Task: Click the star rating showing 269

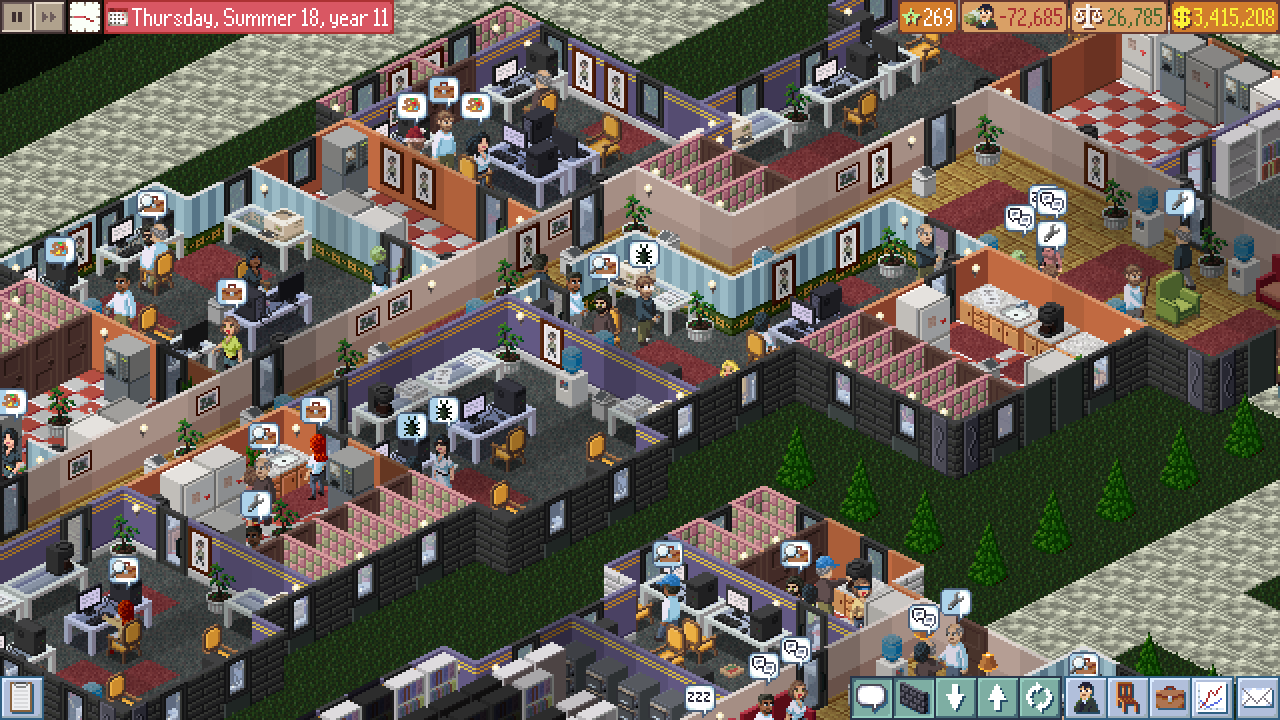Action: 935,16
